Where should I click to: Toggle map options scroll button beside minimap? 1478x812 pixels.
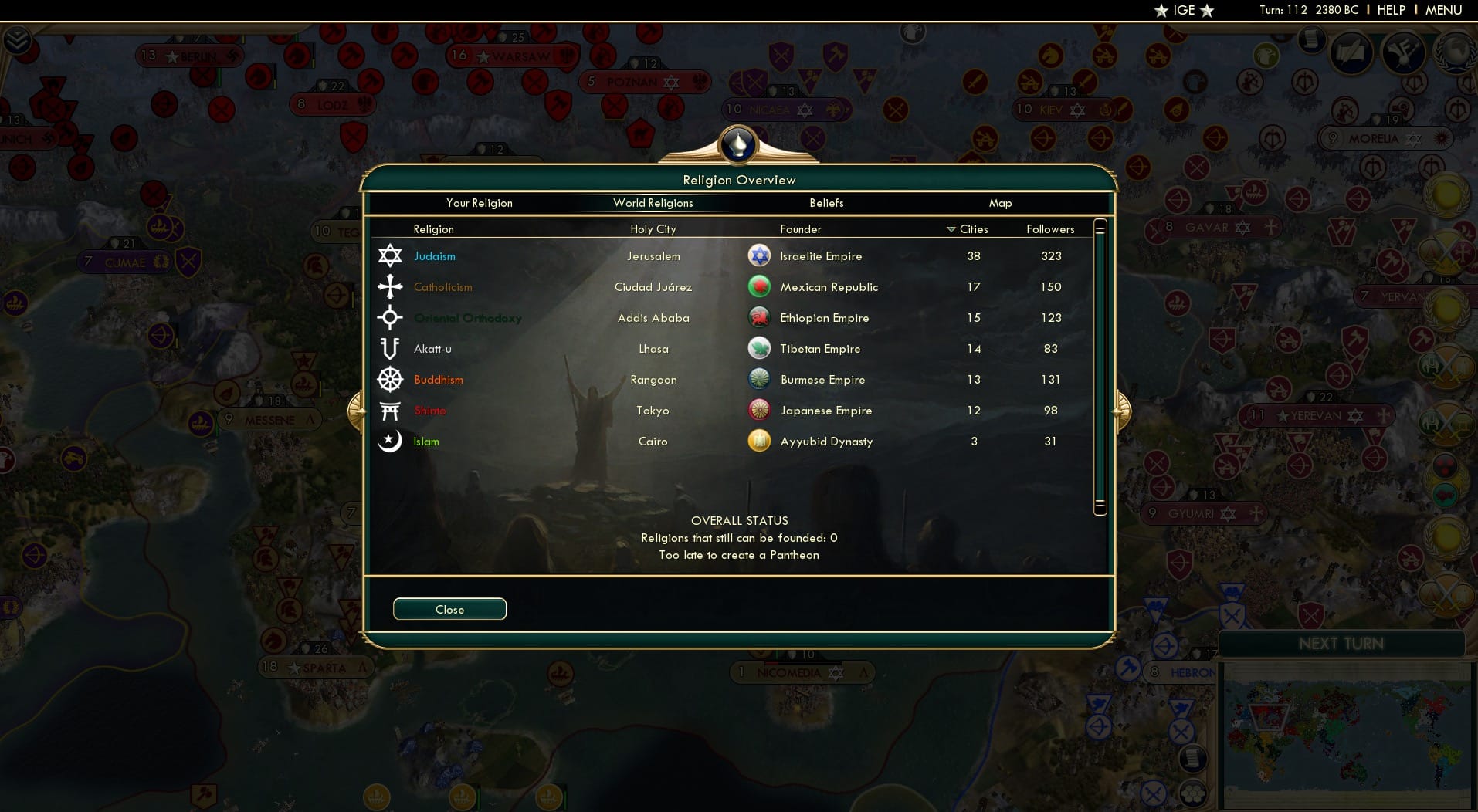(x=1193, y=758)
